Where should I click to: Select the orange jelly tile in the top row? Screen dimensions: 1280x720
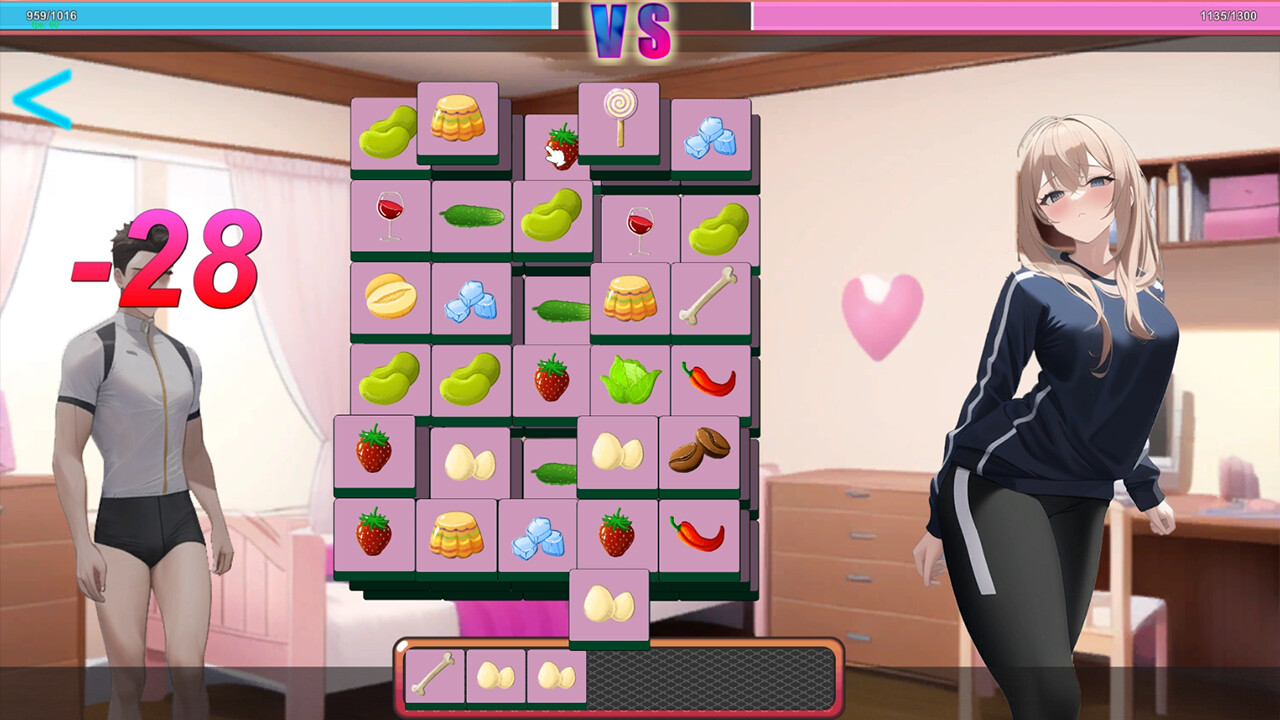[458, 118]
